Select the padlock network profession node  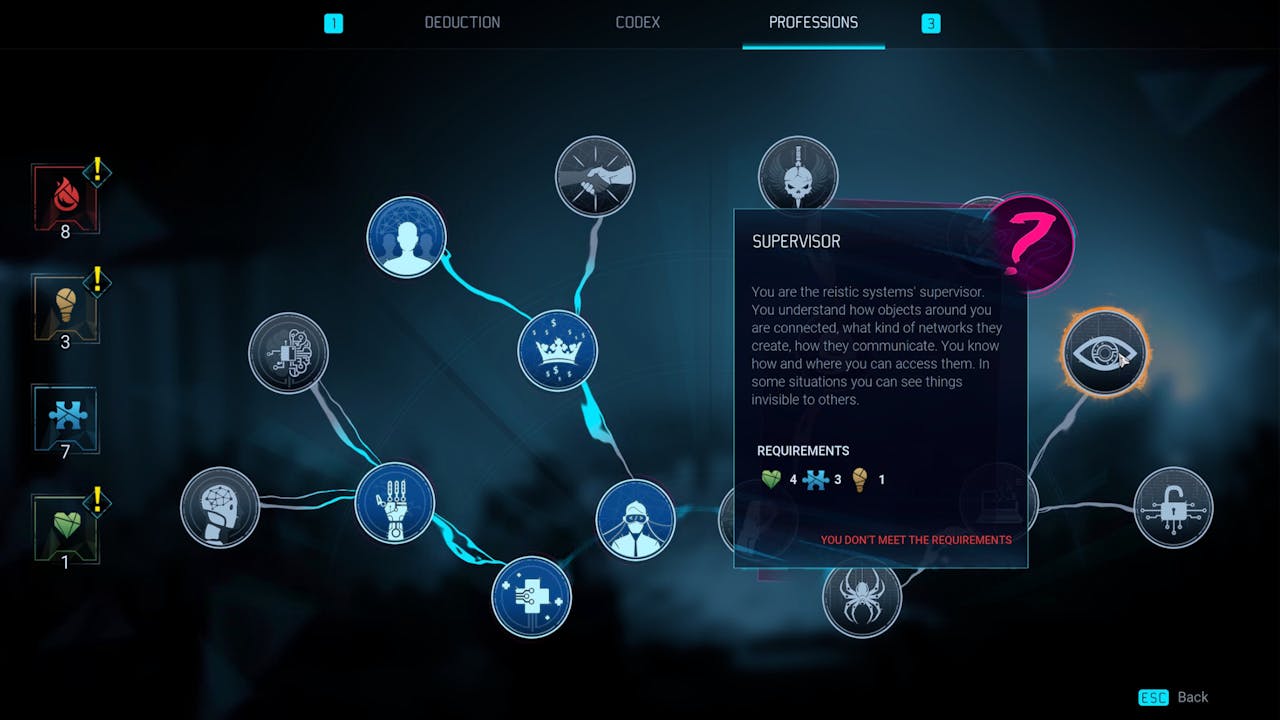(1174, 508)
